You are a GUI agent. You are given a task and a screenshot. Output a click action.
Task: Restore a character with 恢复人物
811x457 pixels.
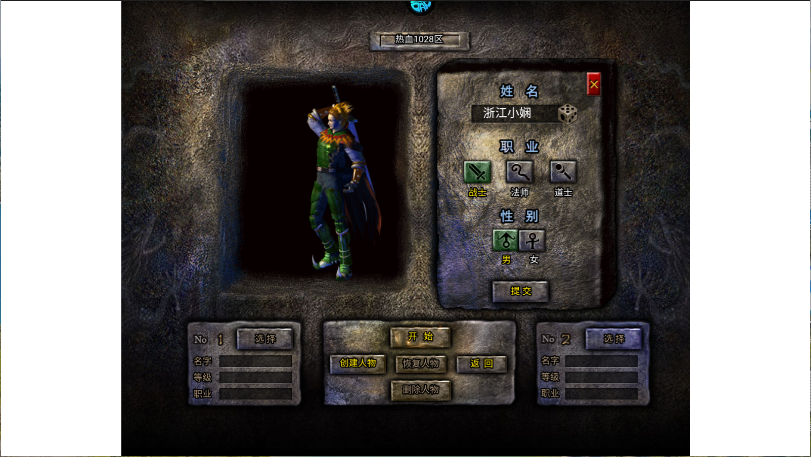click(420, 363)
